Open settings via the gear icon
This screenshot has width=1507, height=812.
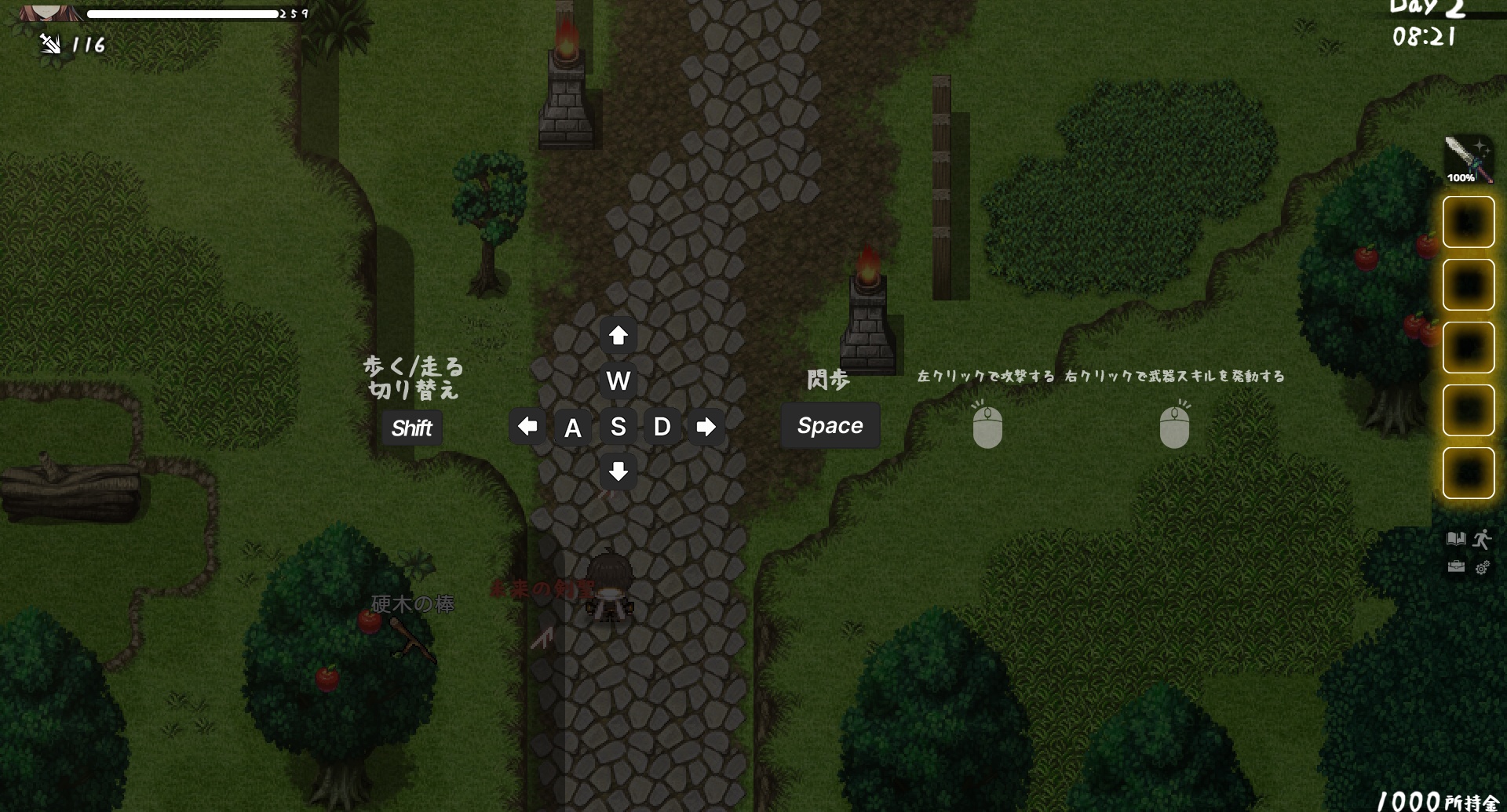(1482, 567)
